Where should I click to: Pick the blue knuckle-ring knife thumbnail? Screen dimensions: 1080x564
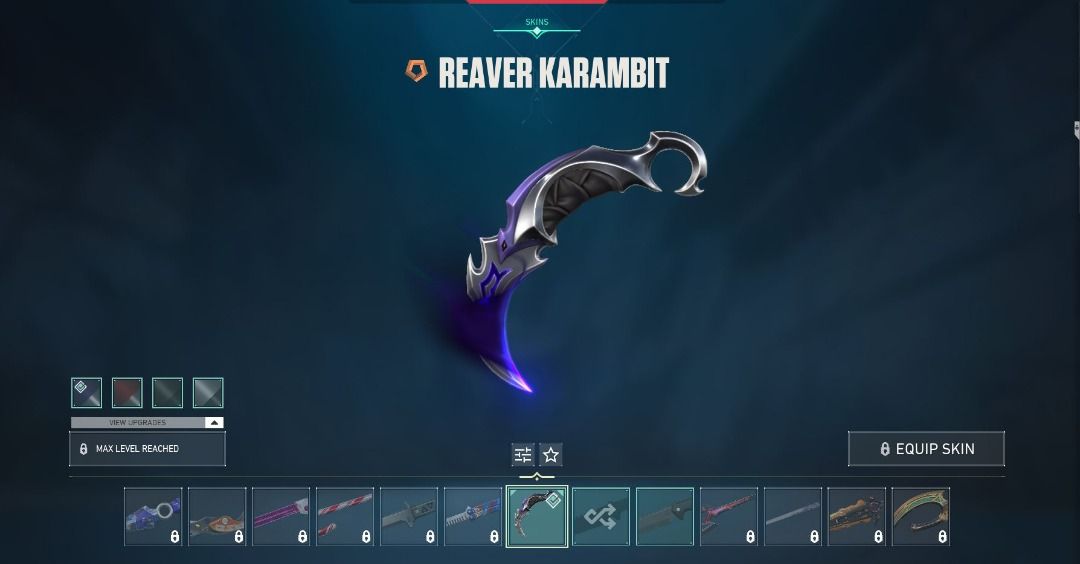[x=153, y=516]
